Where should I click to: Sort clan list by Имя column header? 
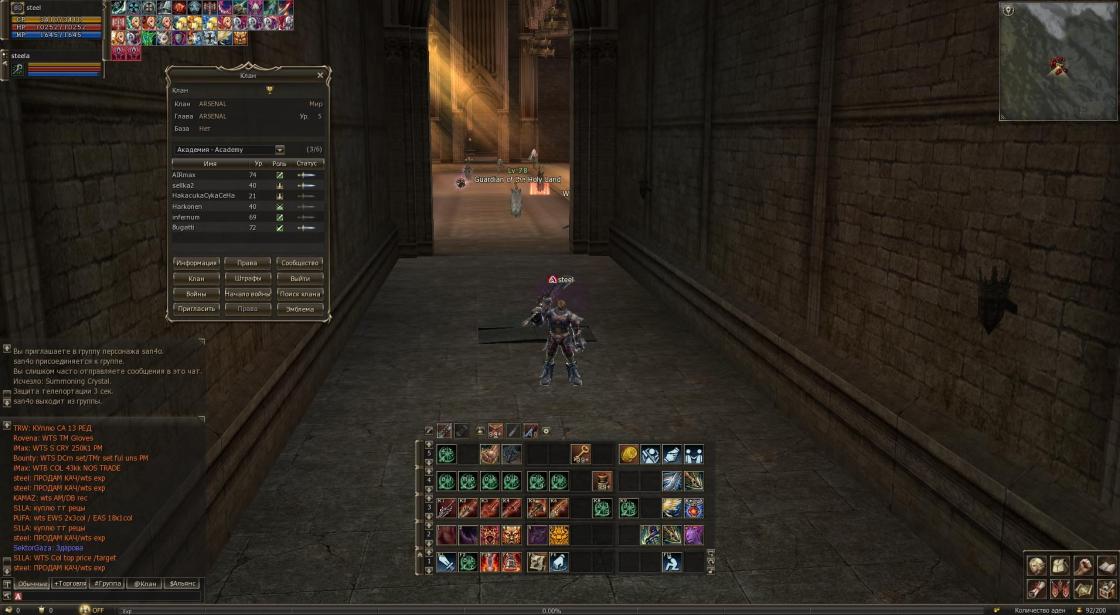(x=210, y=163)
